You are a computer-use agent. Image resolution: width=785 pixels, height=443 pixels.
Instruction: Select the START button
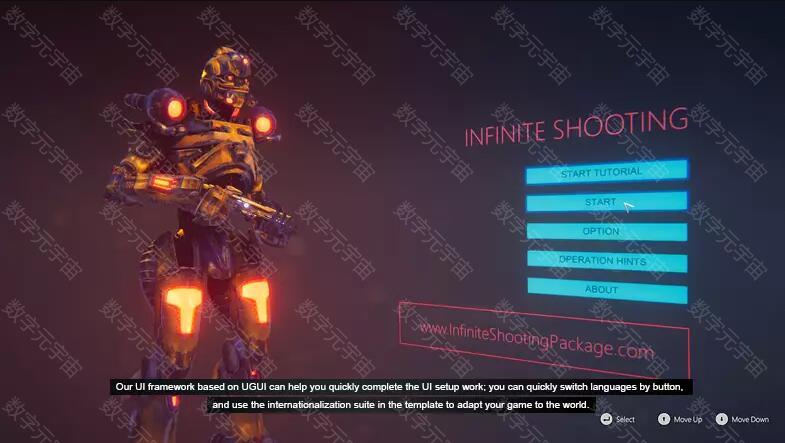(606, 202)
